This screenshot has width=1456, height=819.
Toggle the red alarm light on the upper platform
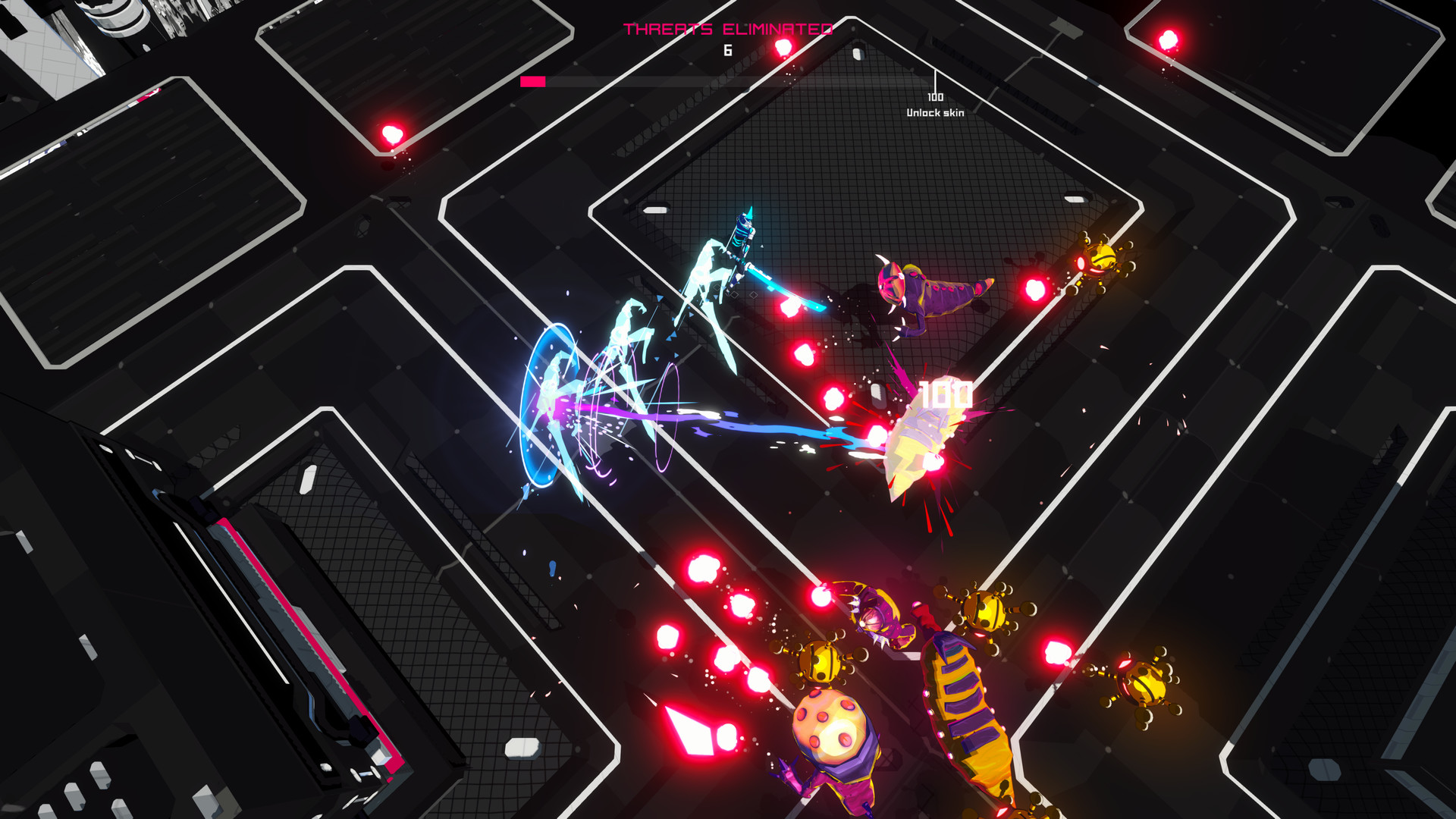pos(393,135)
